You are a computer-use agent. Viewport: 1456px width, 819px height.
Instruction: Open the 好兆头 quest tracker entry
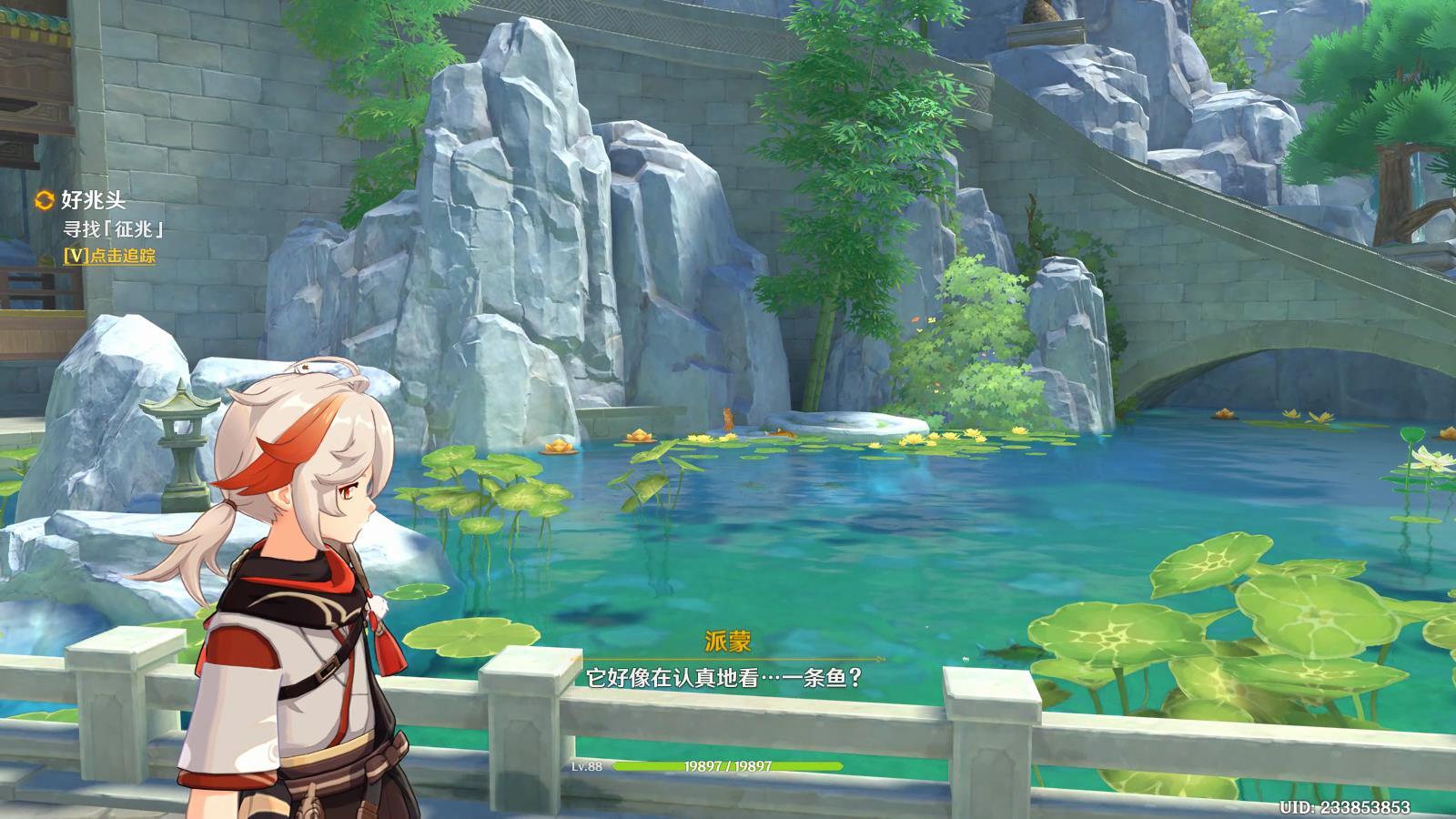click(x=92, y=201)
